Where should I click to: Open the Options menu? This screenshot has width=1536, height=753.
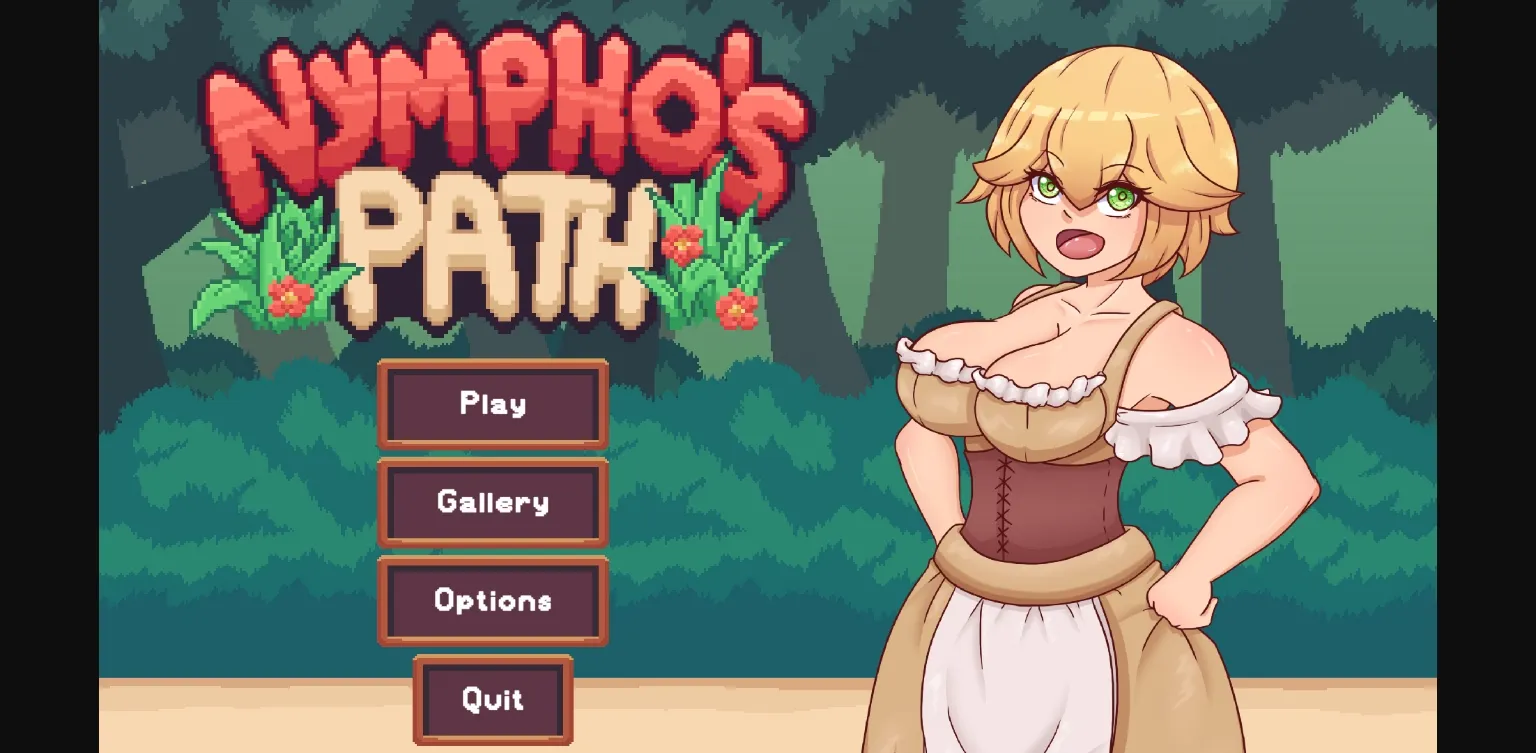[x=492, y=601]
